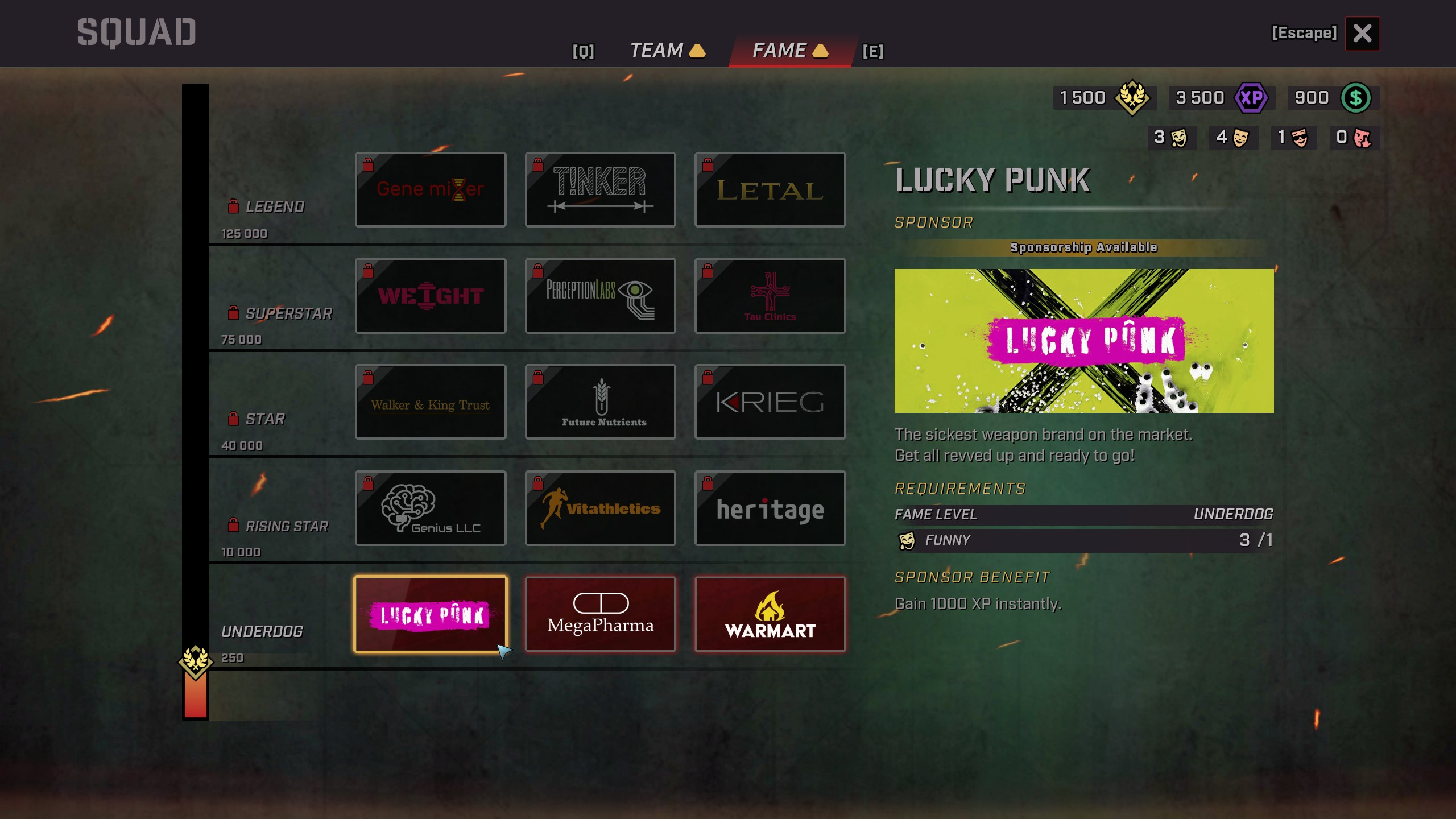The width and height of the screenshot is (1456, 819).
Task: View the locked heritage sponsor
Action: pyautogui.click(x=770, y=508)
